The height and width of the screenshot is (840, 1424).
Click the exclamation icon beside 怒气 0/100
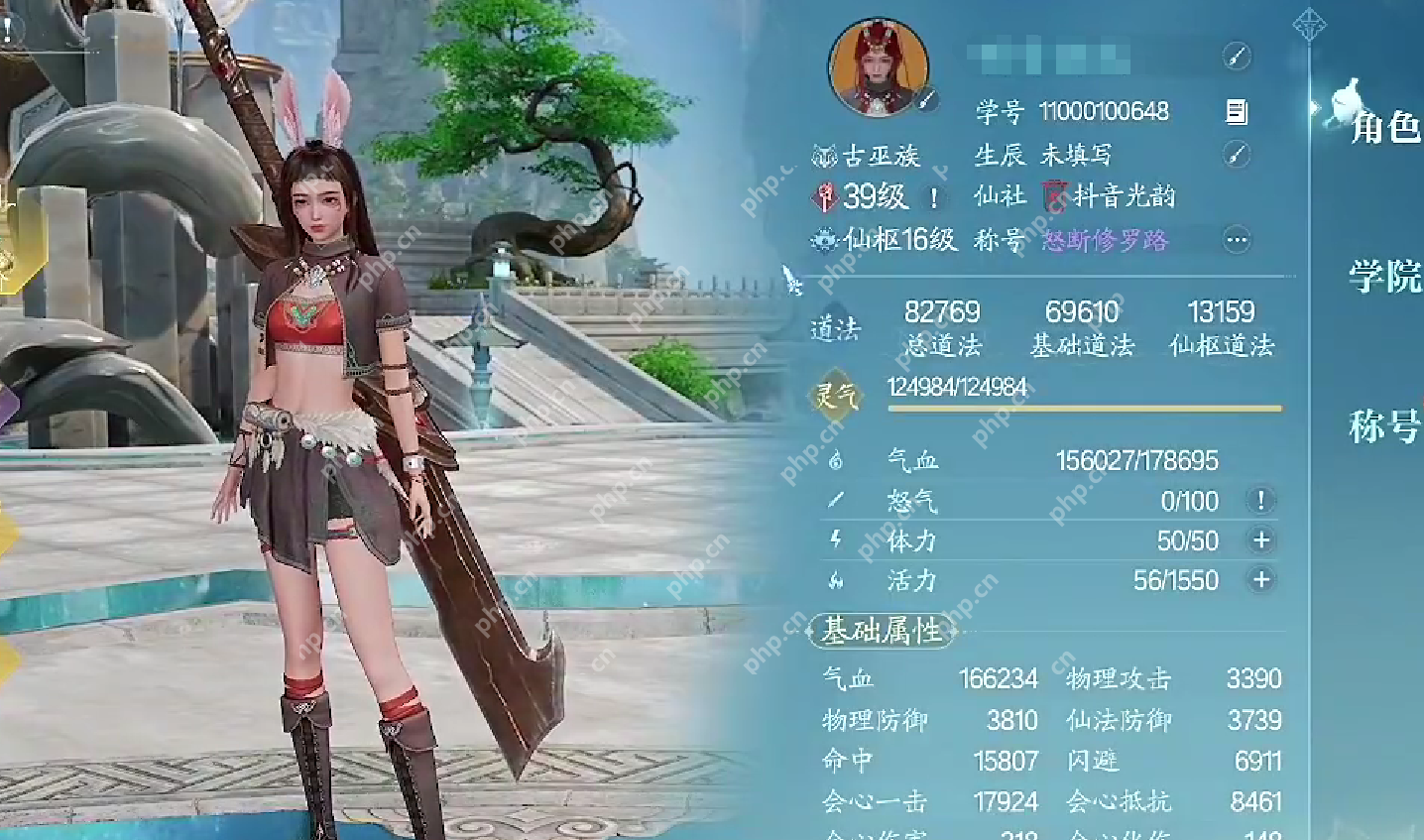pos(1260,502)
